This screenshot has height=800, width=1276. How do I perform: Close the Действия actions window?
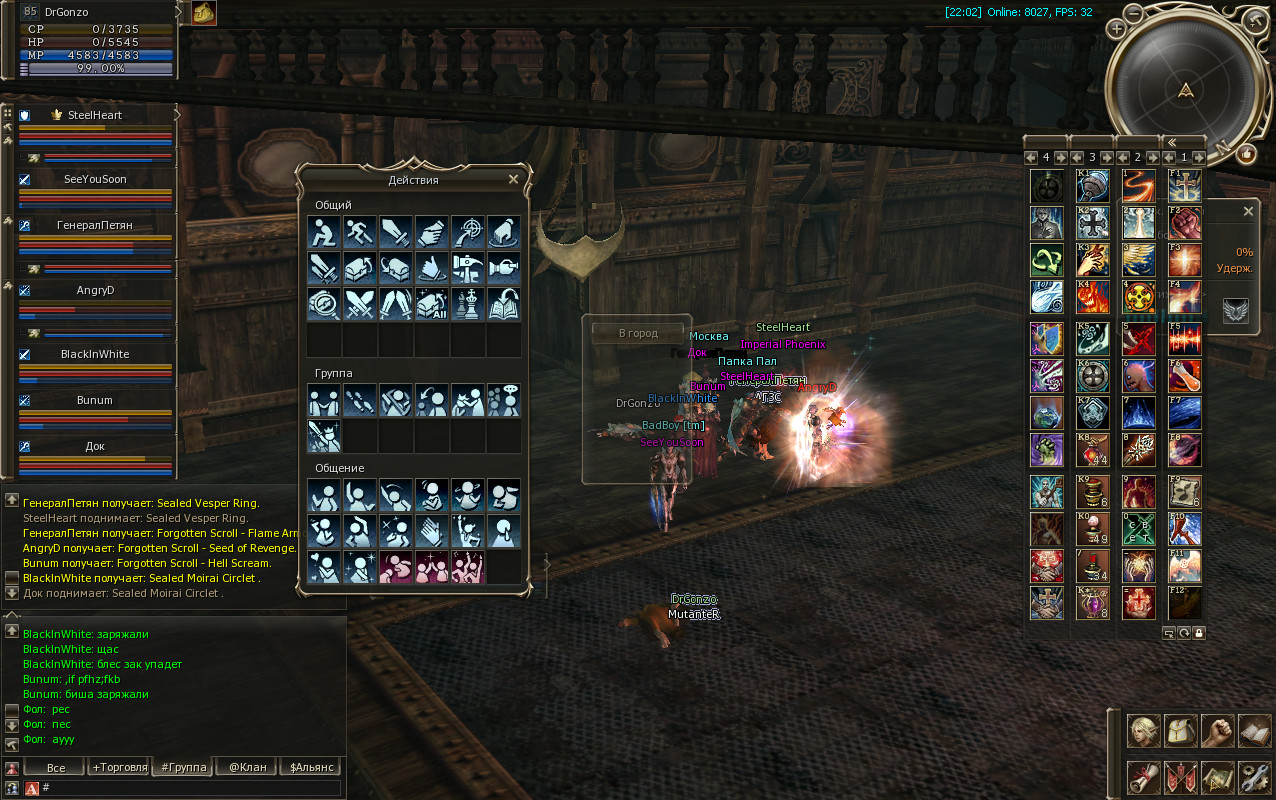point(513,180)
